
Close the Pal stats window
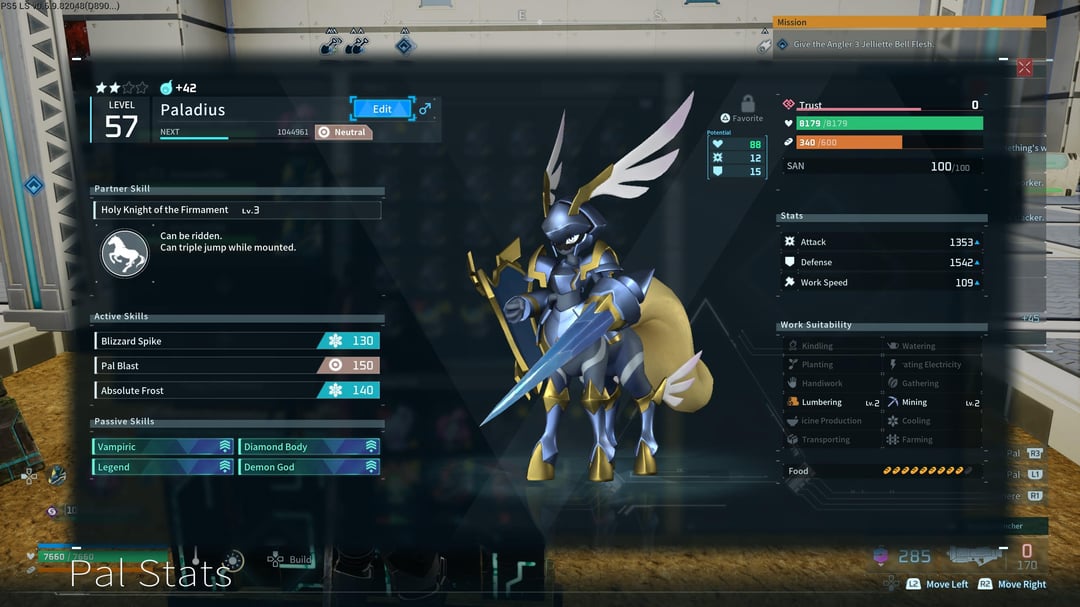tap(1024, 68)
